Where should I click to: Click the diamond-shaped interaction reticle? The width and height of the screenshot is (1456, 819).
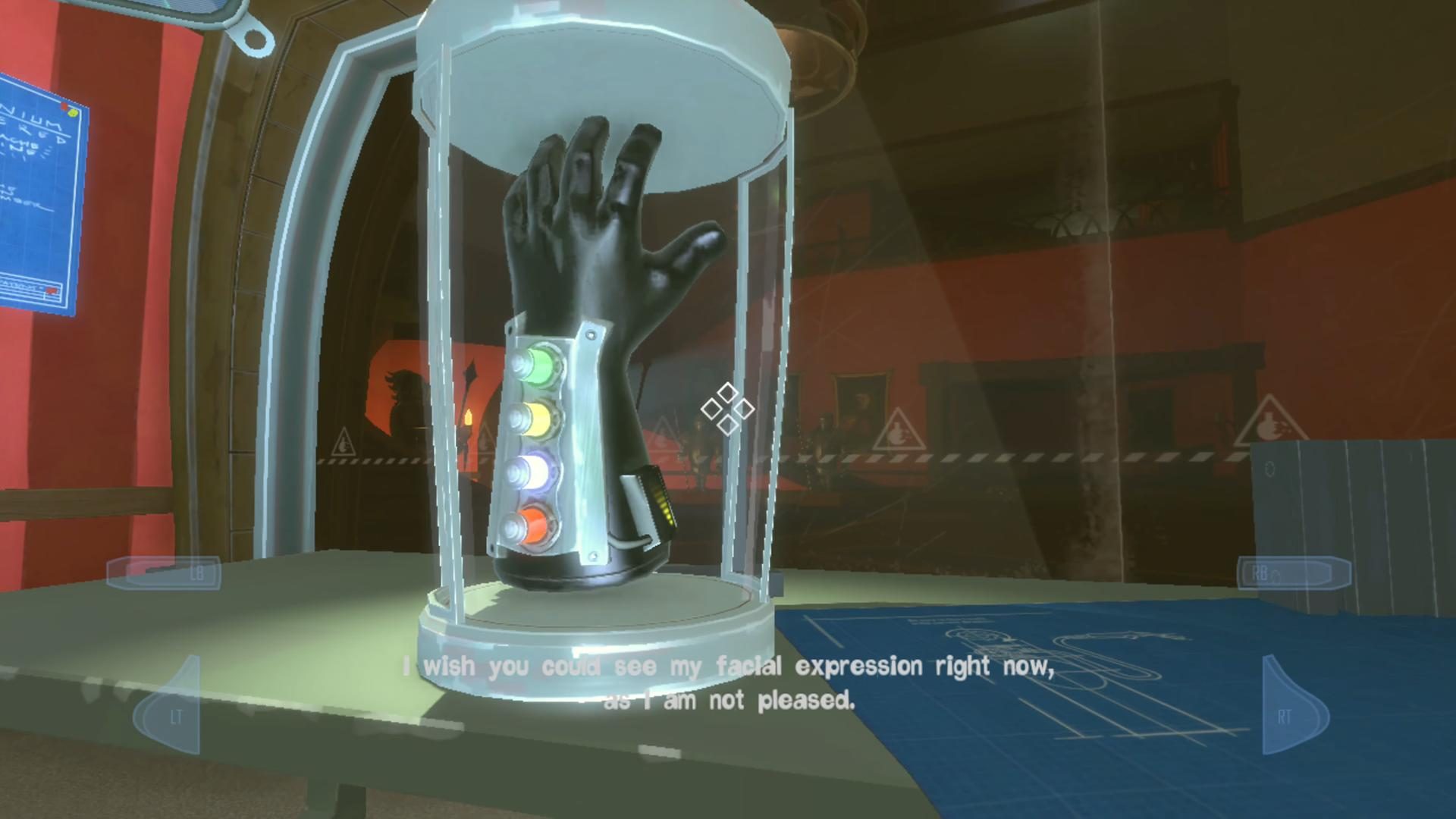[729, 409]
